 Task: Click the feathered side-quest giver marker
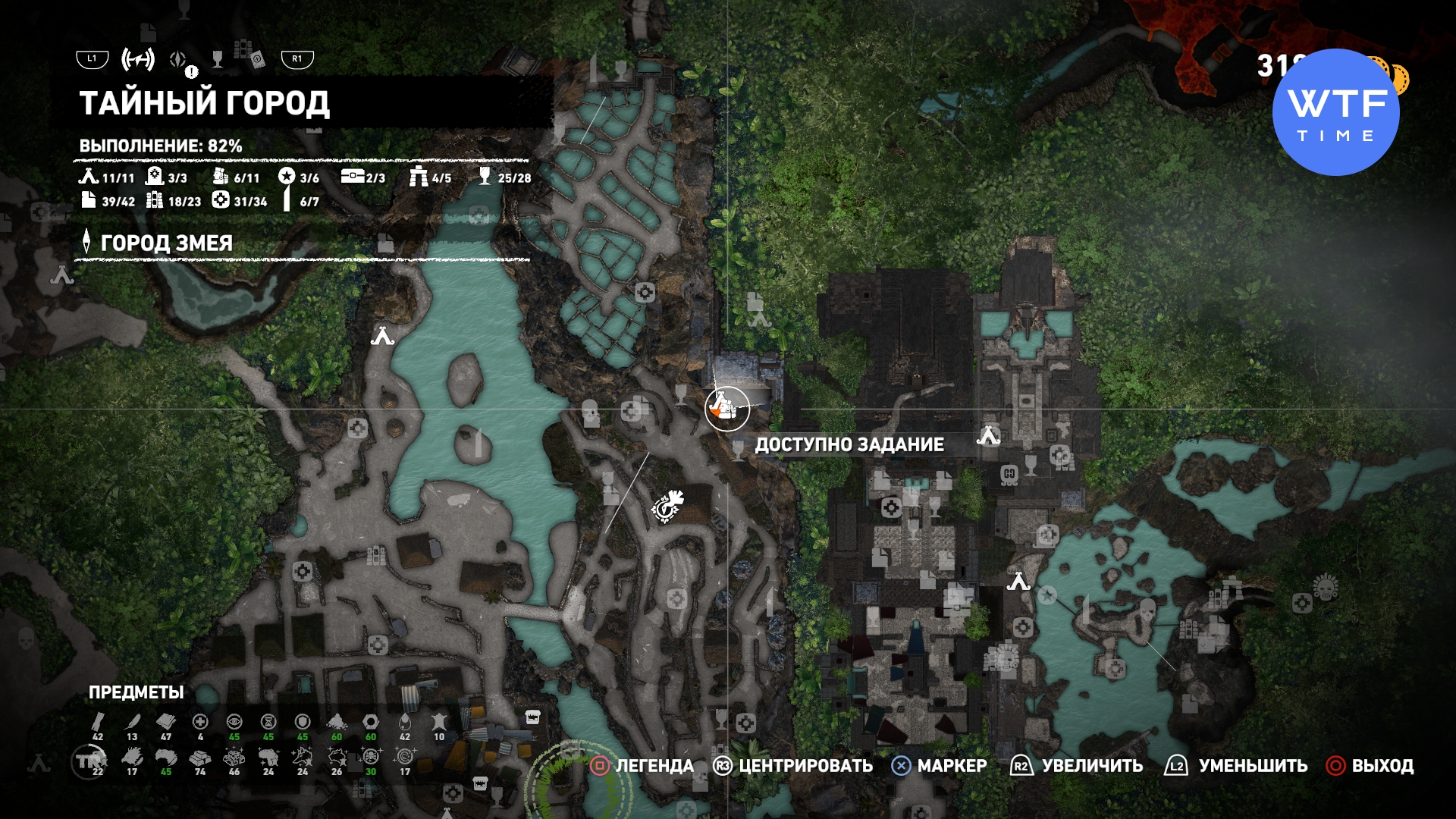(x=668, y=506)
